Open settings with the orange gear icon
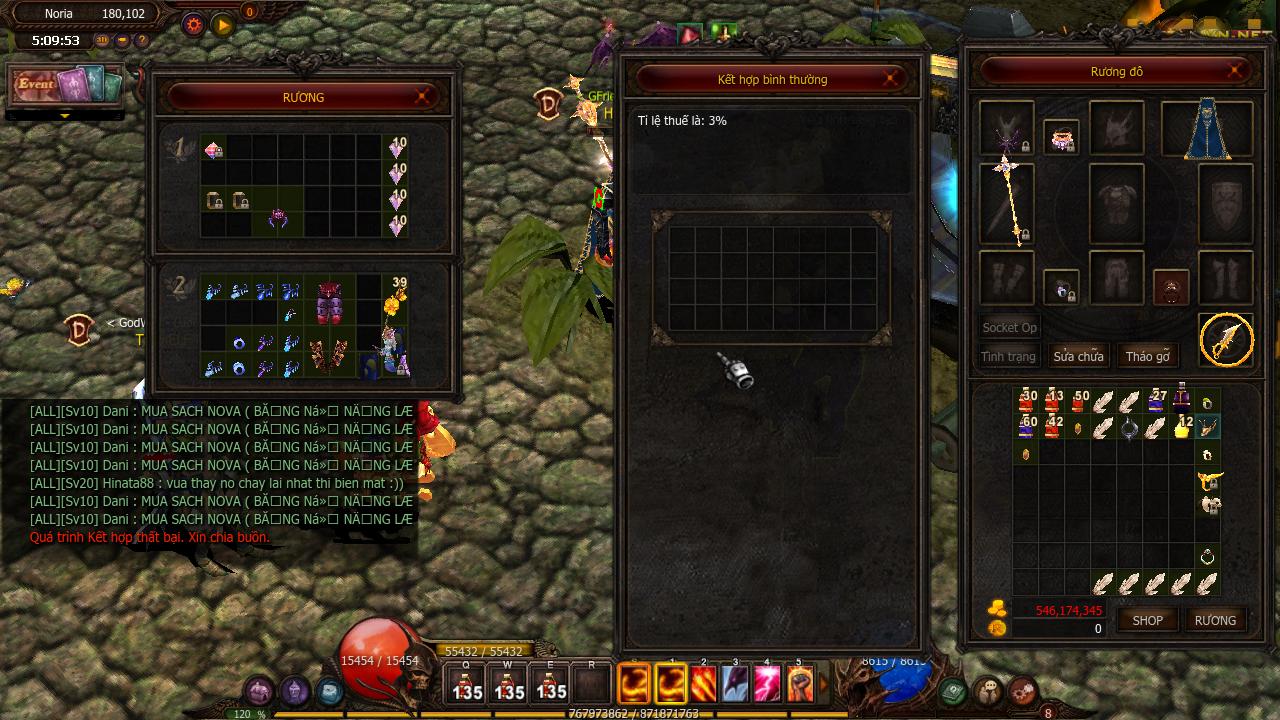This screenshot has height=720, width=1280. tap(193, 24)
